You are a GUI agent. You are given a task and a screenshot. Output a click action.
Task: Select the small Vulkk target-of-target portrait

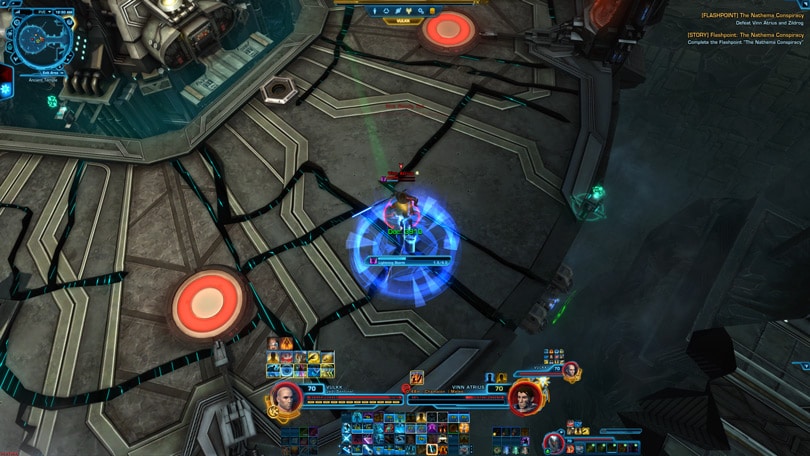[x=571, y=371]
